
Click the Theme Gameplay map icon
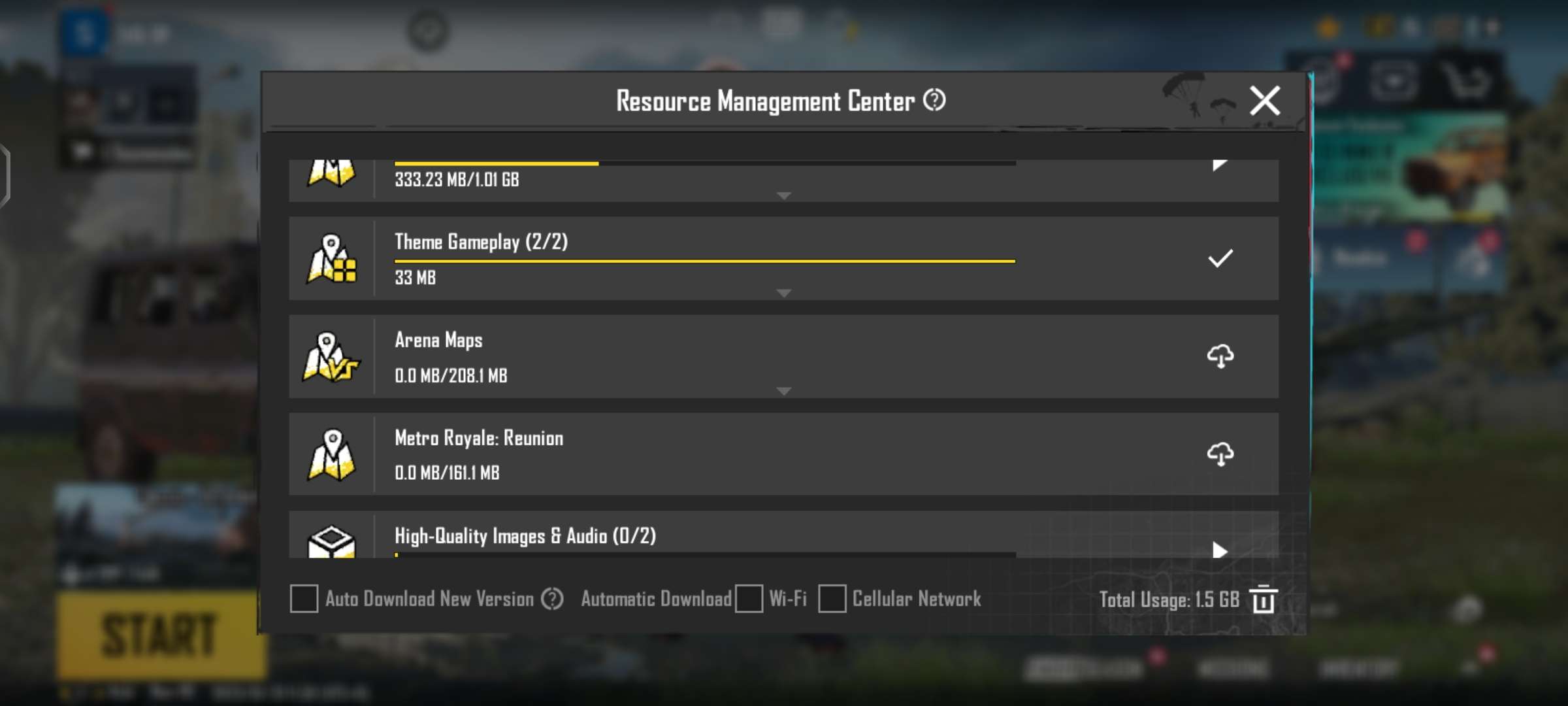click(x=331, y=259)
